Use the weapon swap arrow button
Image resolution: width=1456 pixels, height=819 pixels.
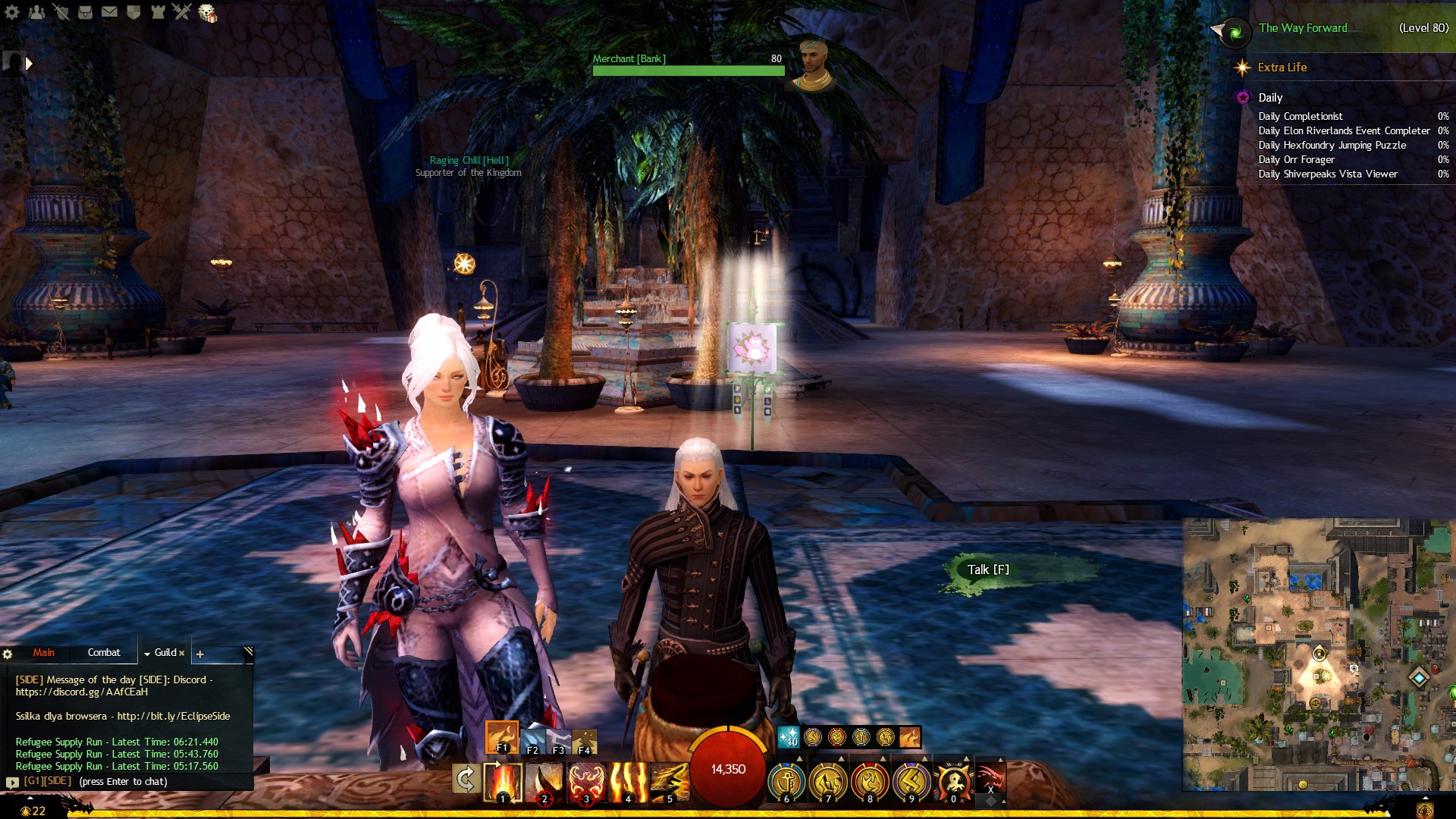(465, 779)
